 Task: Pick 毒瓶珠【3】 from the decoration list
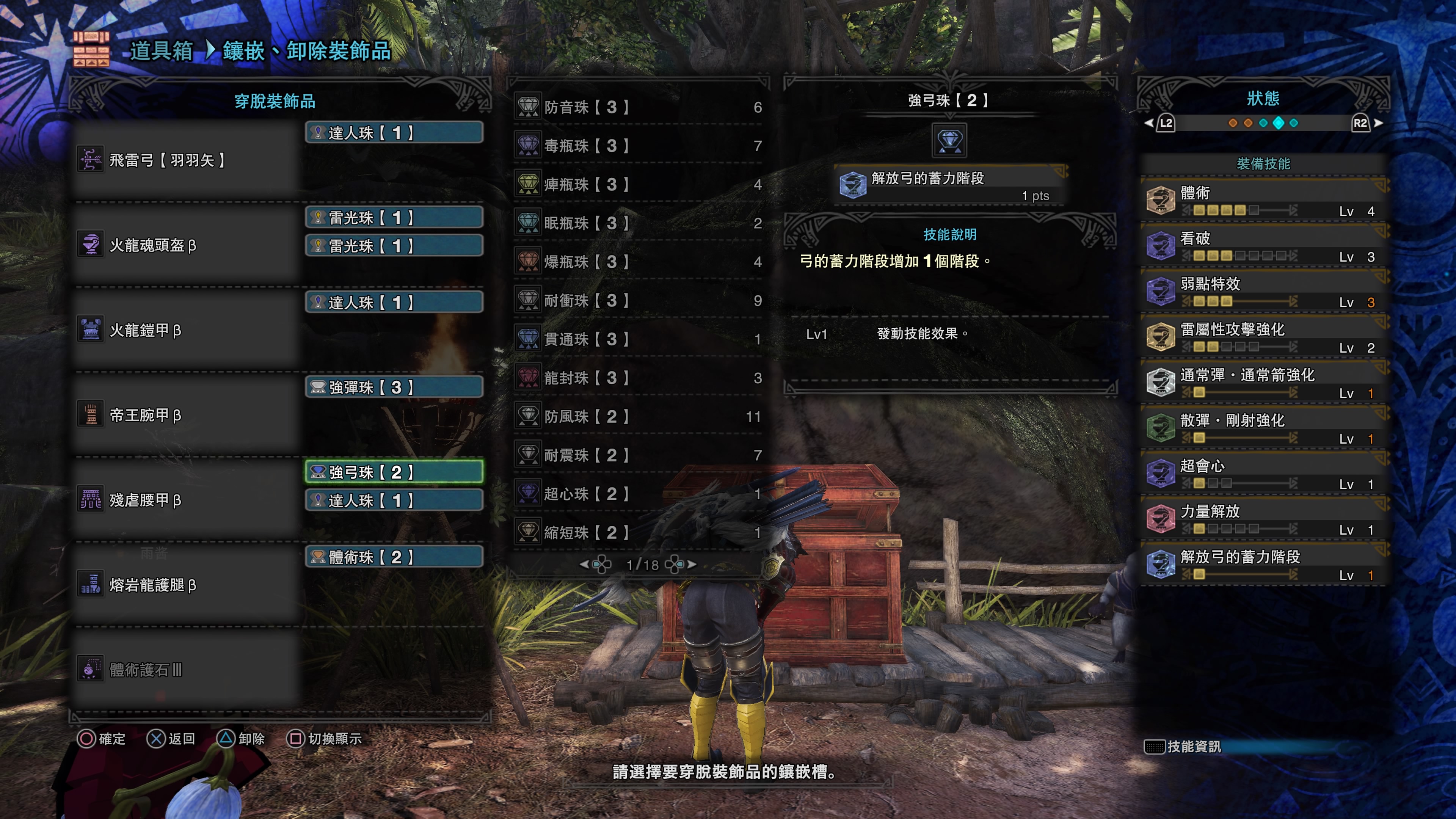(639, 146)
